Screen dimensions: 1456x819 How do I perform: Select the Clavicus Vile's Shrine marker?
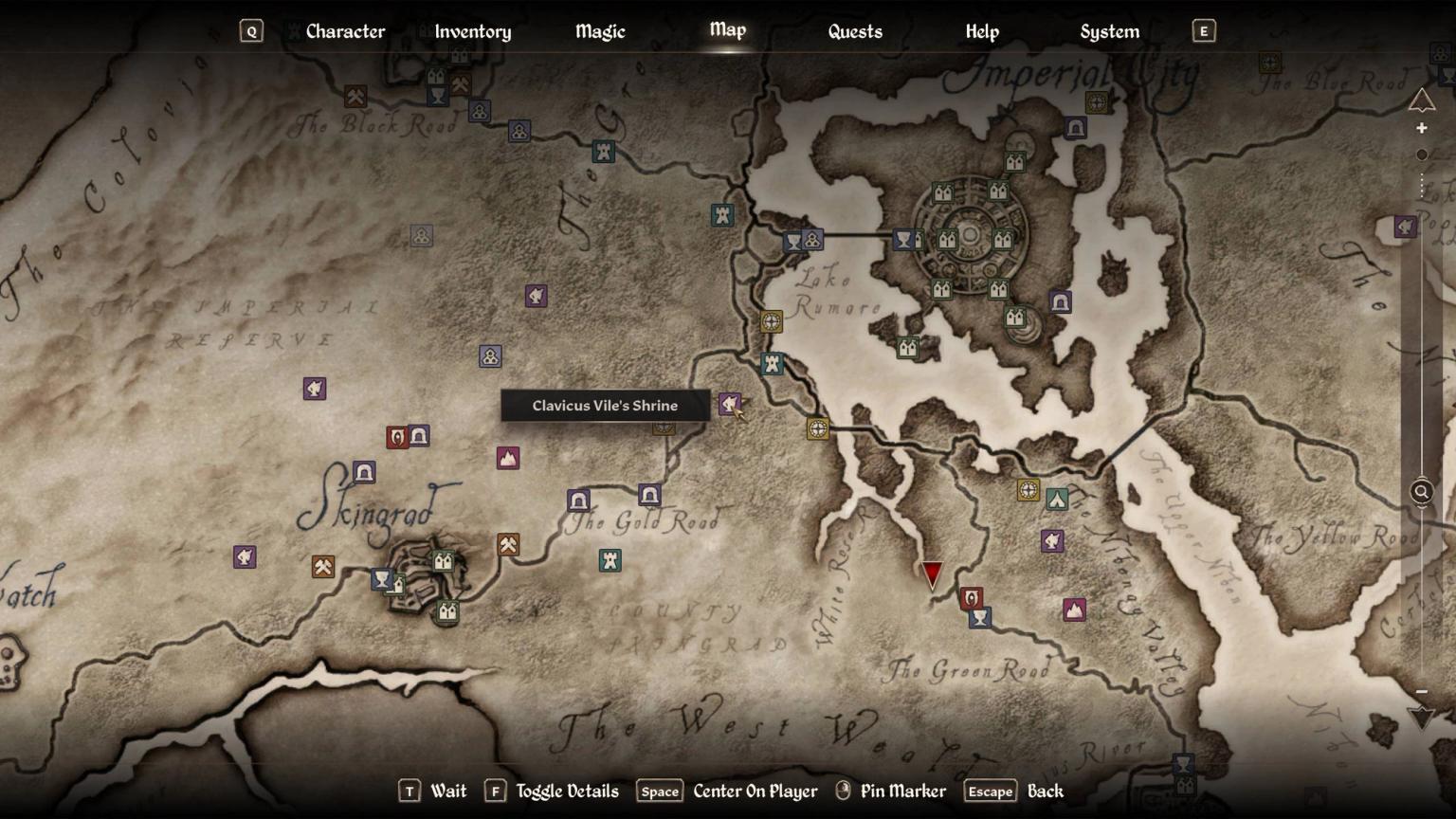coord(728,406)
